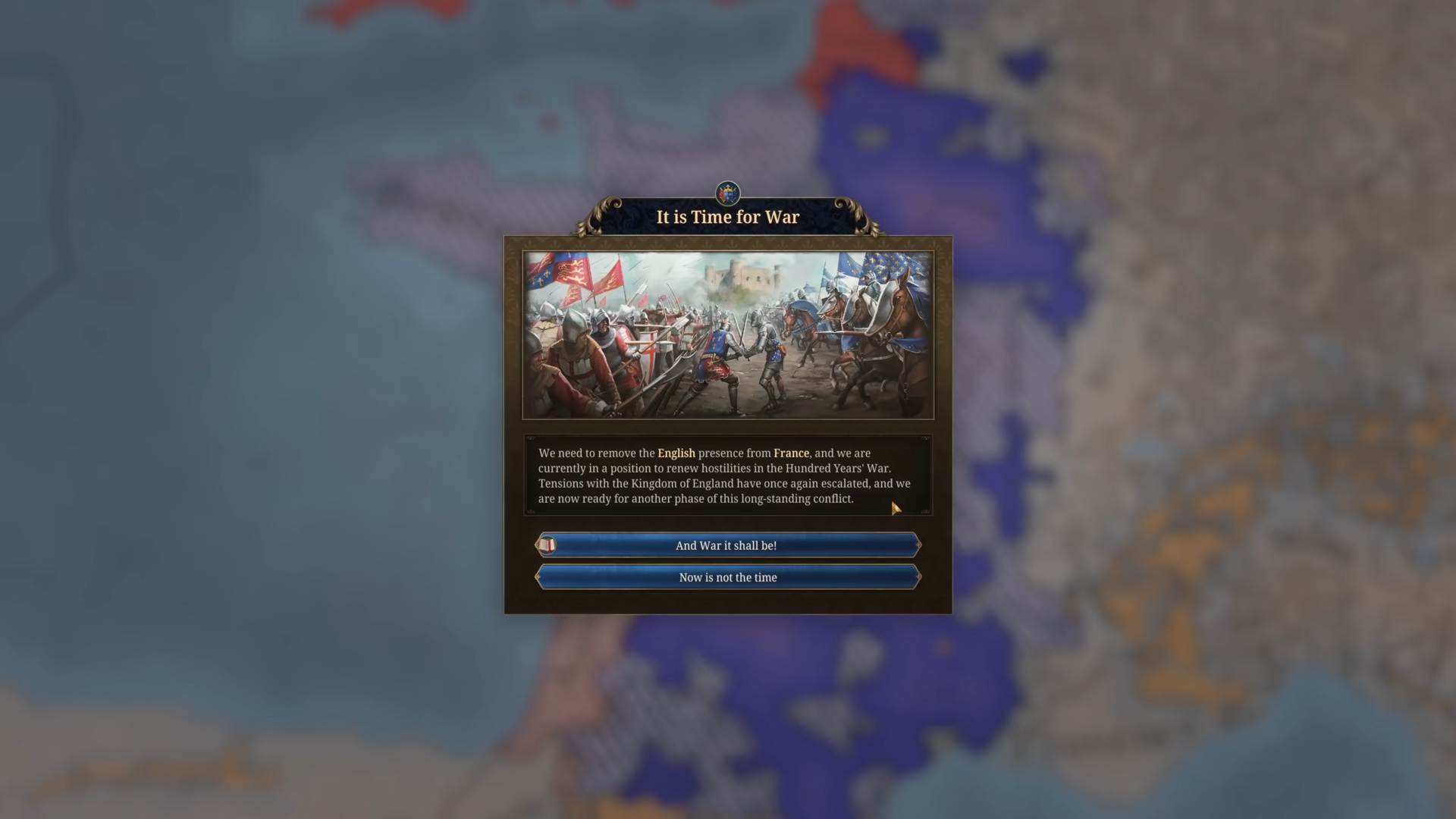Screen dimensions: 1456x819
Task: Click the battle artwork showing English and French forces
Action: 727,332
